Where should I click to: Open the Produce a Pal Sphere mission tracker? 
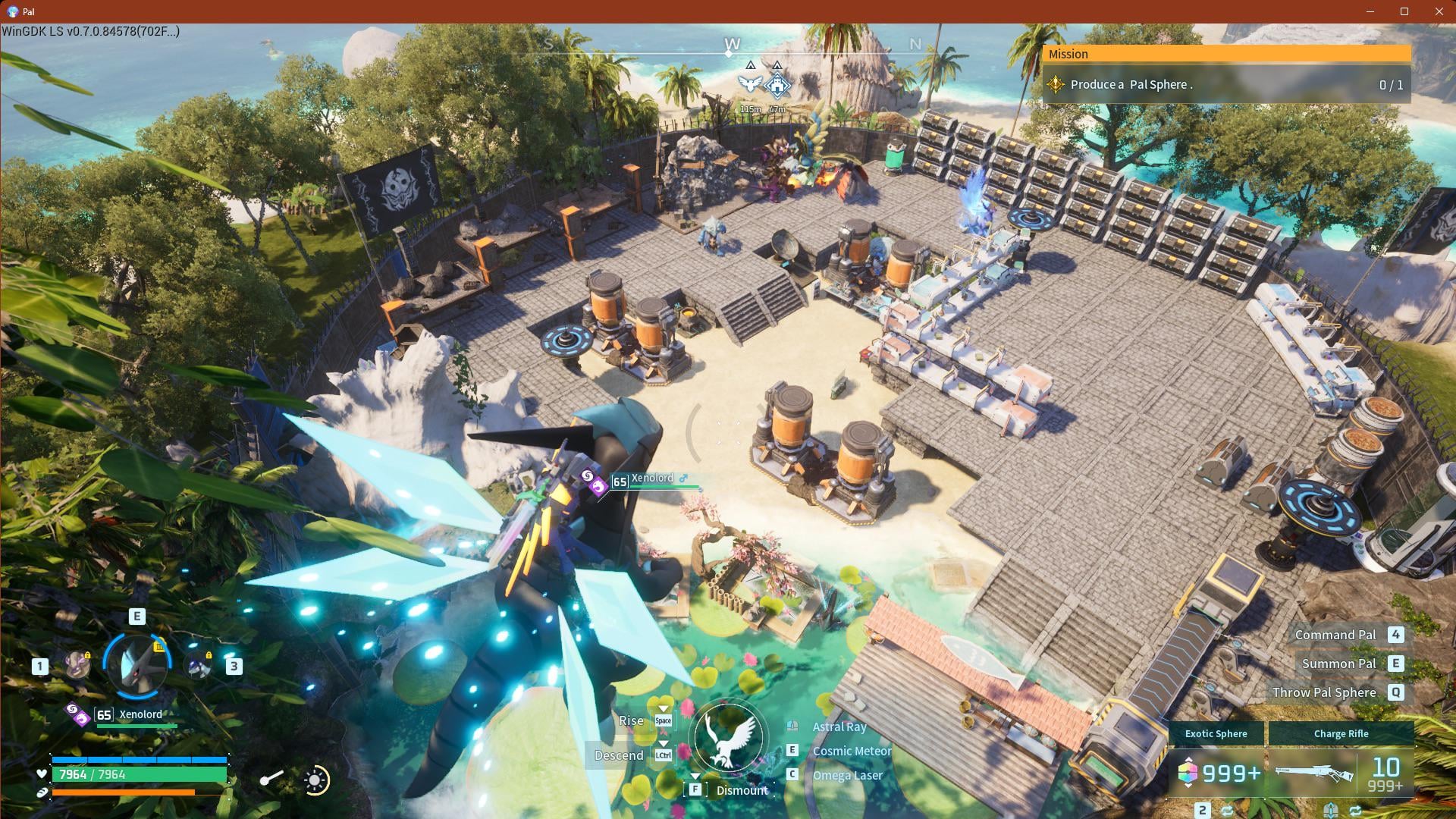point(1225,85)
